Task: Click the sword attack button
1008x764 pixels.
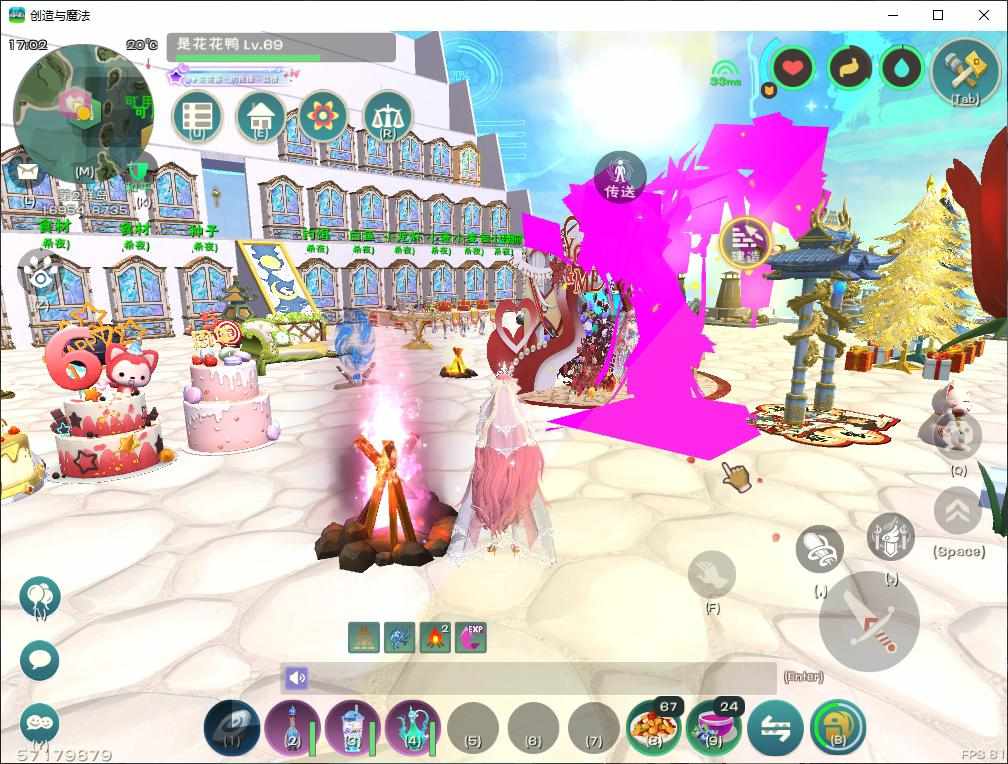Action: click(868, 621)
